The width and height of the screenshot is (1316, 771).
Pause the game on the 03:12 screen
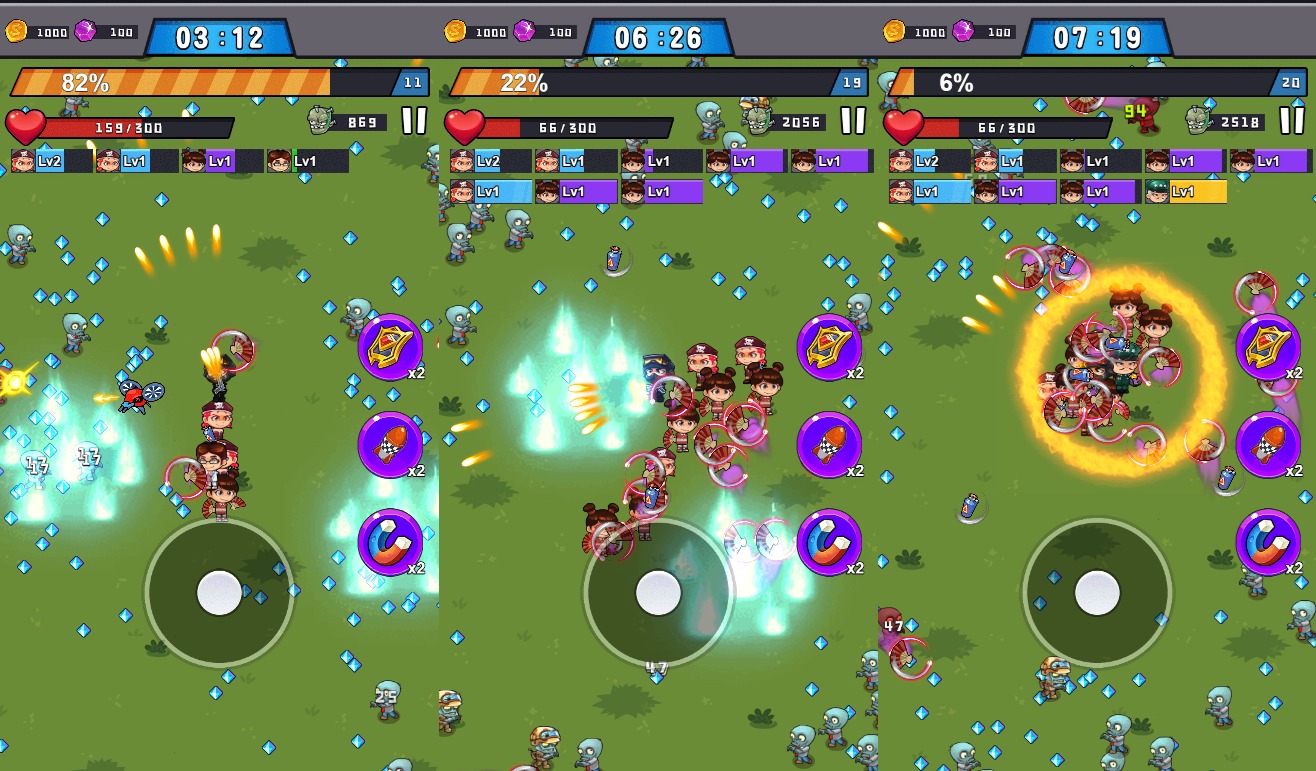click(x=414, y=121)
